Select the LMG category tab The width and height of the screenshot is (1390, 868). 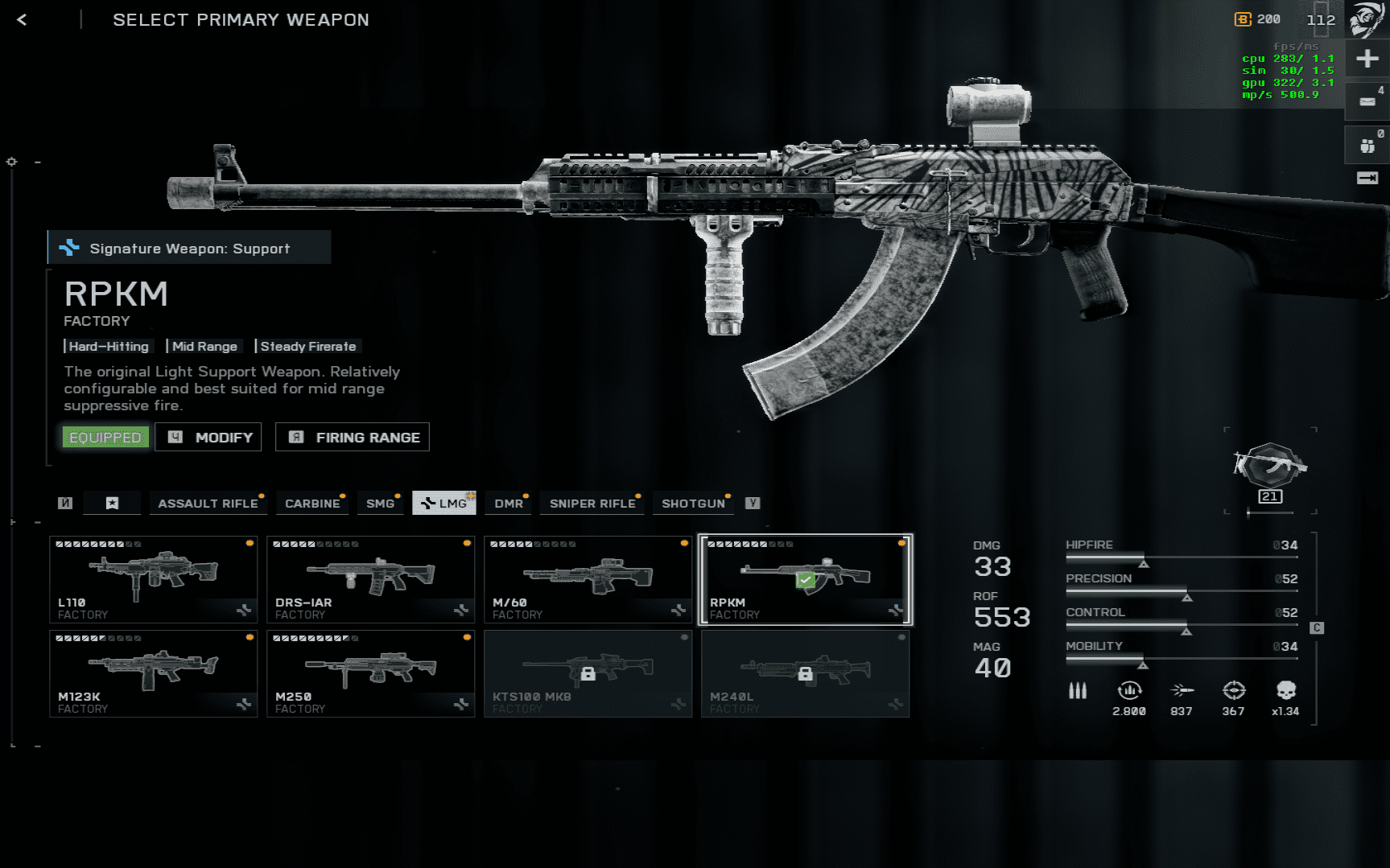point(444,504)
